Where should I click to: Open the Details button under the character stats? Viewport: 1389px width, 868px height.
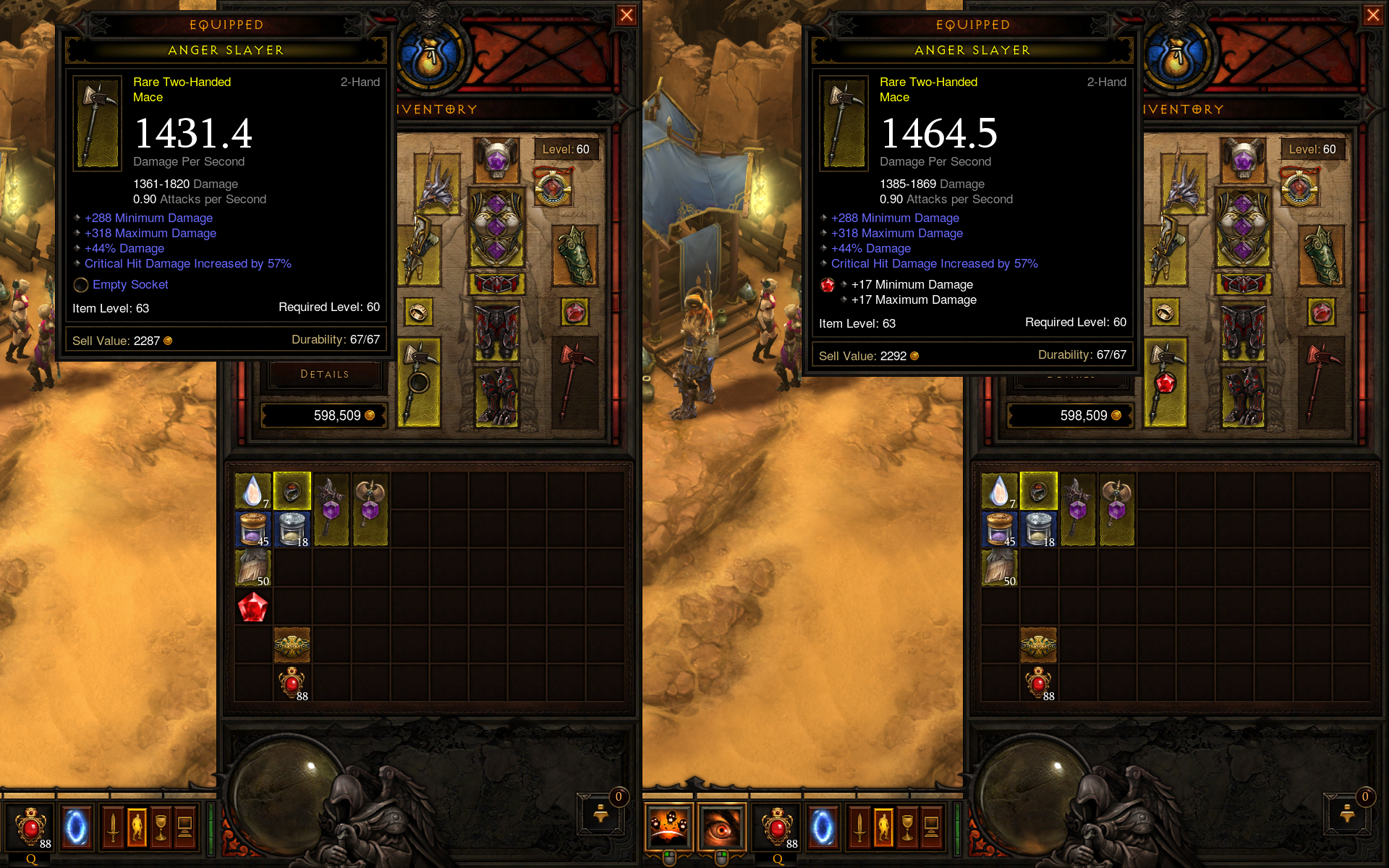pos(324,374)
